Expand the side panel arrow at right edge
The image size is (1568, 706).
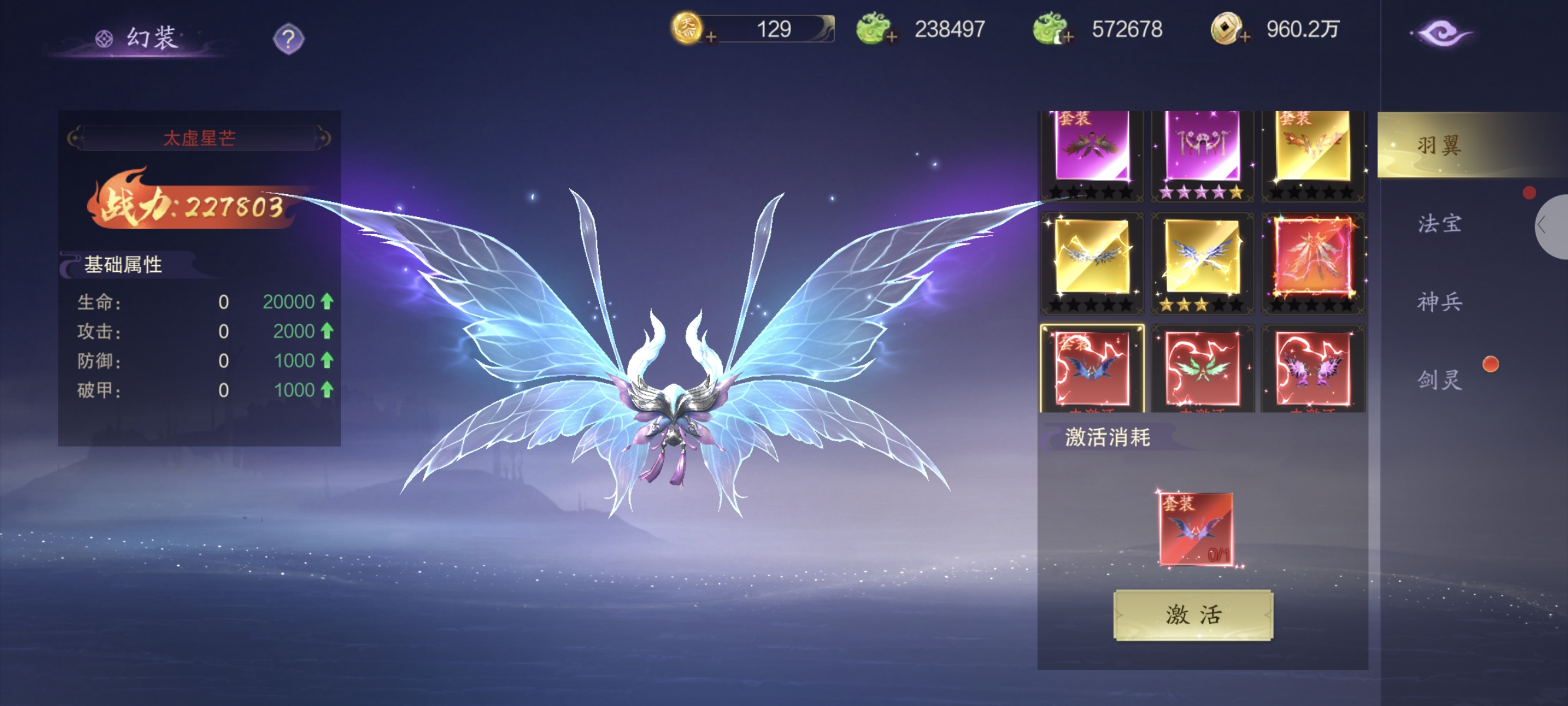[1546, 227]
